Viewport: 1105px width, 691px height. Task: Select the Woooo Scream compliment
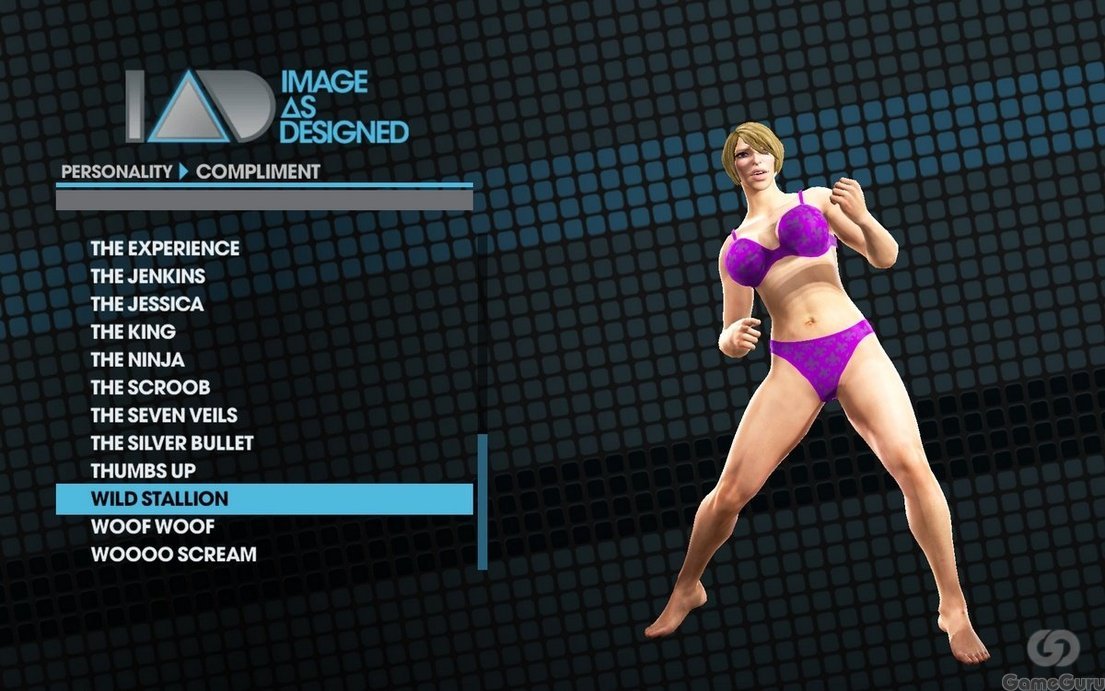click(173, 554)
